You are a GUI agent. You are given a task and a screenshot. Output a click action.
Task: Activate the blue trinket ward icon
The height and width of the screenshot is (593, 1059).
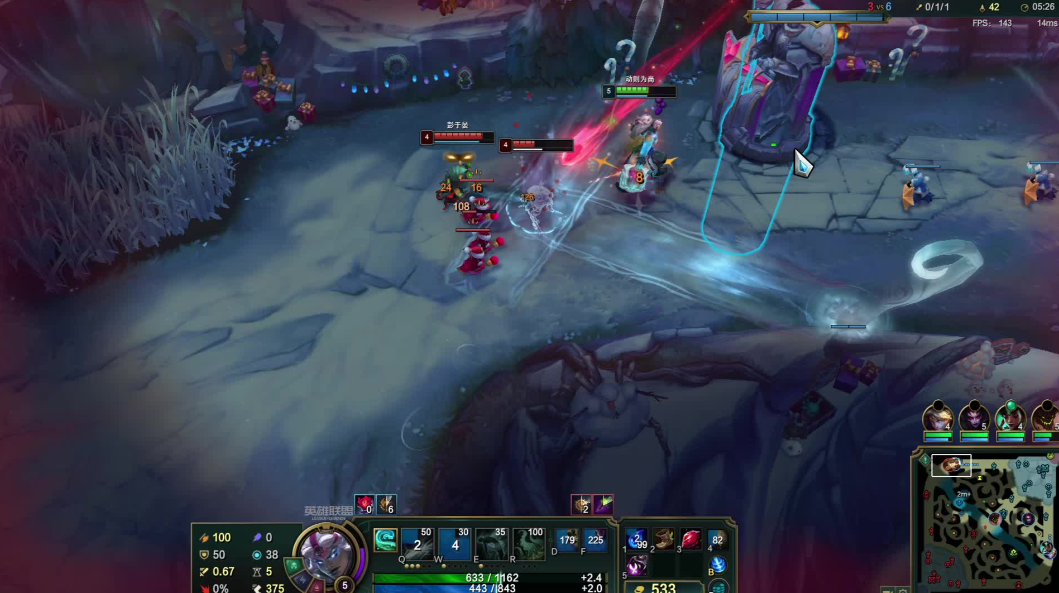point(717,565)
